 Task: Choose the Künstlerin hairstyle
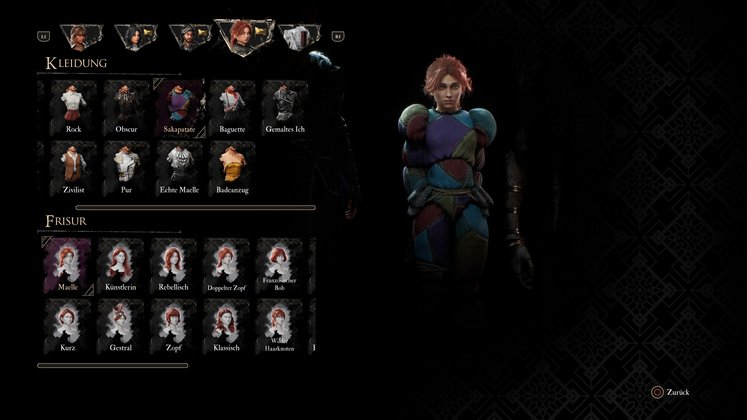coord(121,263)
